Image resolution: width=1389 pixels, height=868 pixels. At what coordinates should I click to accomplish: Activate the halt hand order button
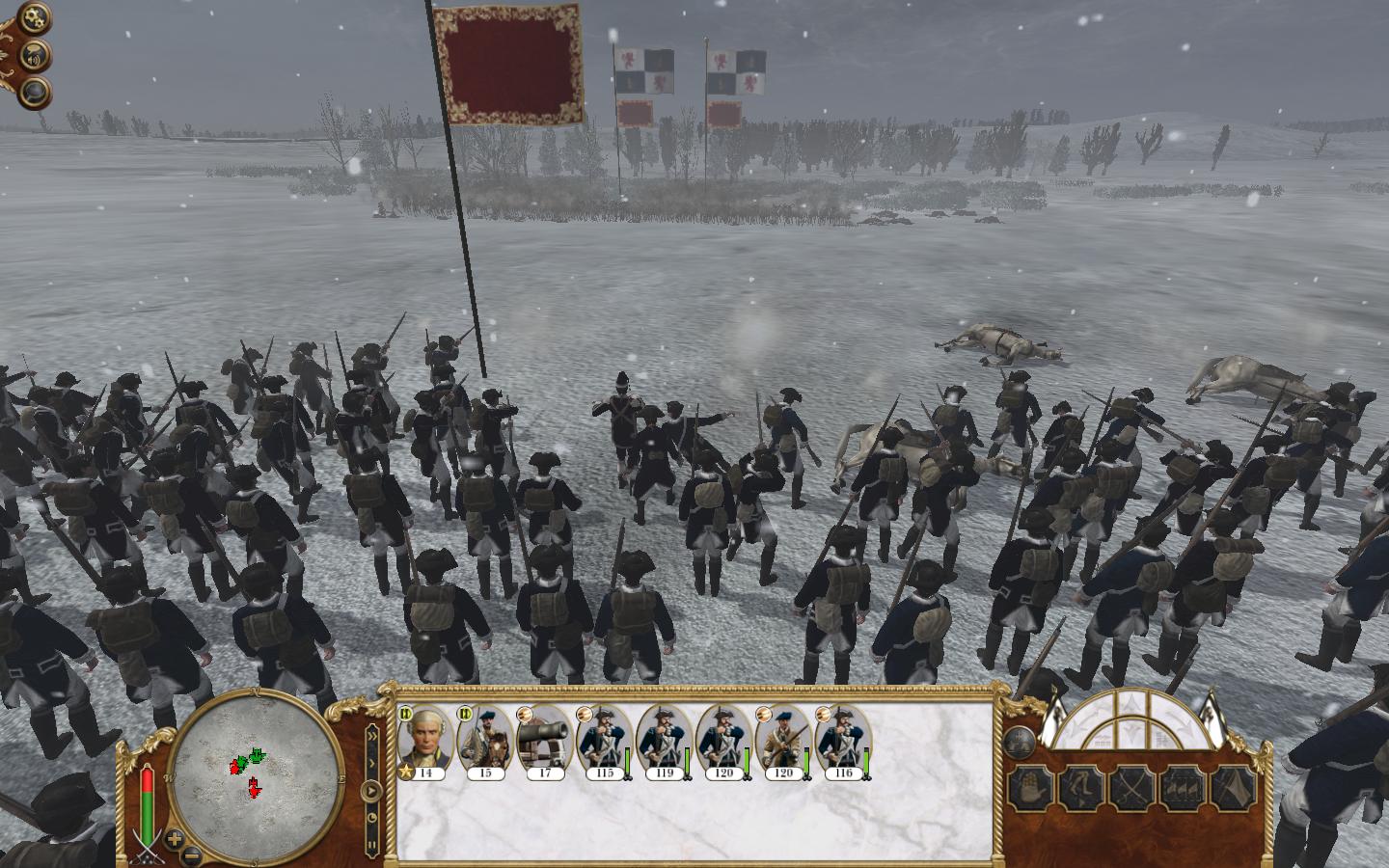(1029, 788)
